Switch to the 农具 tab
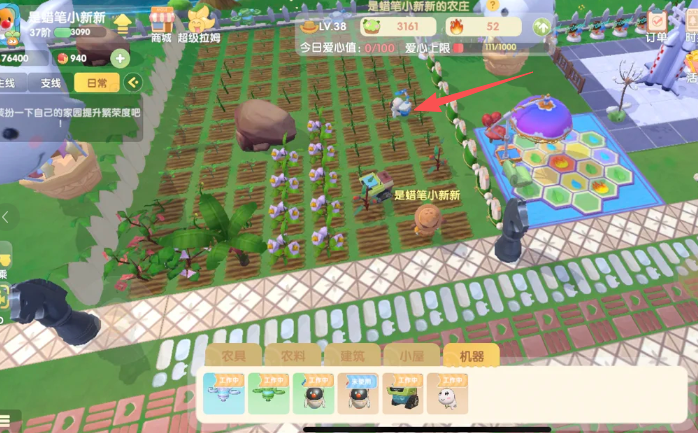Image resolution: width=698 pixels, height=433 pixels. click(x=232, y=355)
